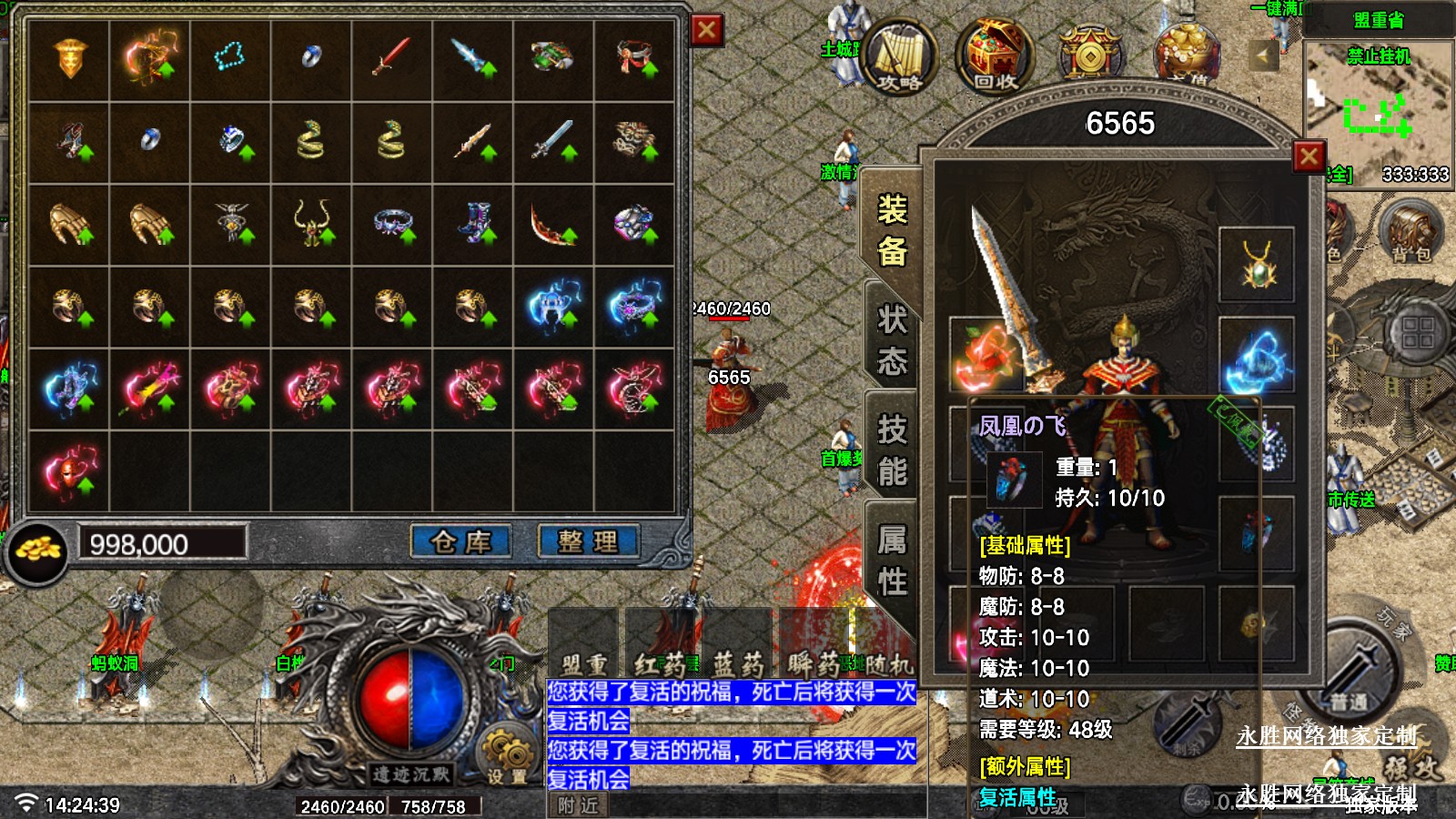Image resolution: width=1456 pixels, height=819 pixels.
Task: Open the 设置 settings gear
Action: click(x=506, y=757)
